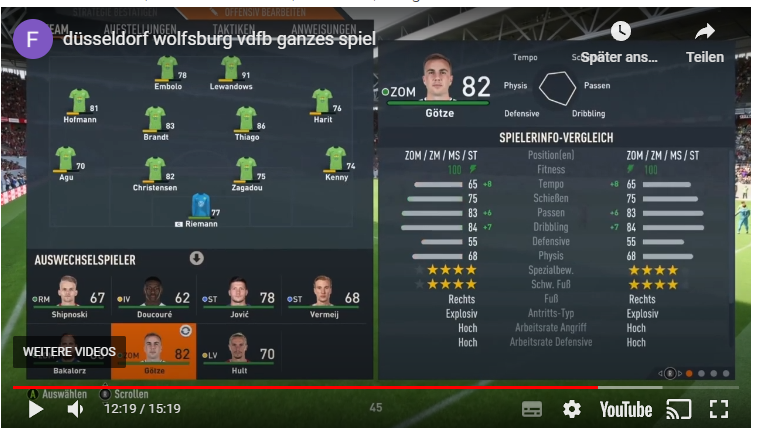This screenshot has height=436, width=772.
Task: Select center back Christensen
Action: [x=155, y=173]
